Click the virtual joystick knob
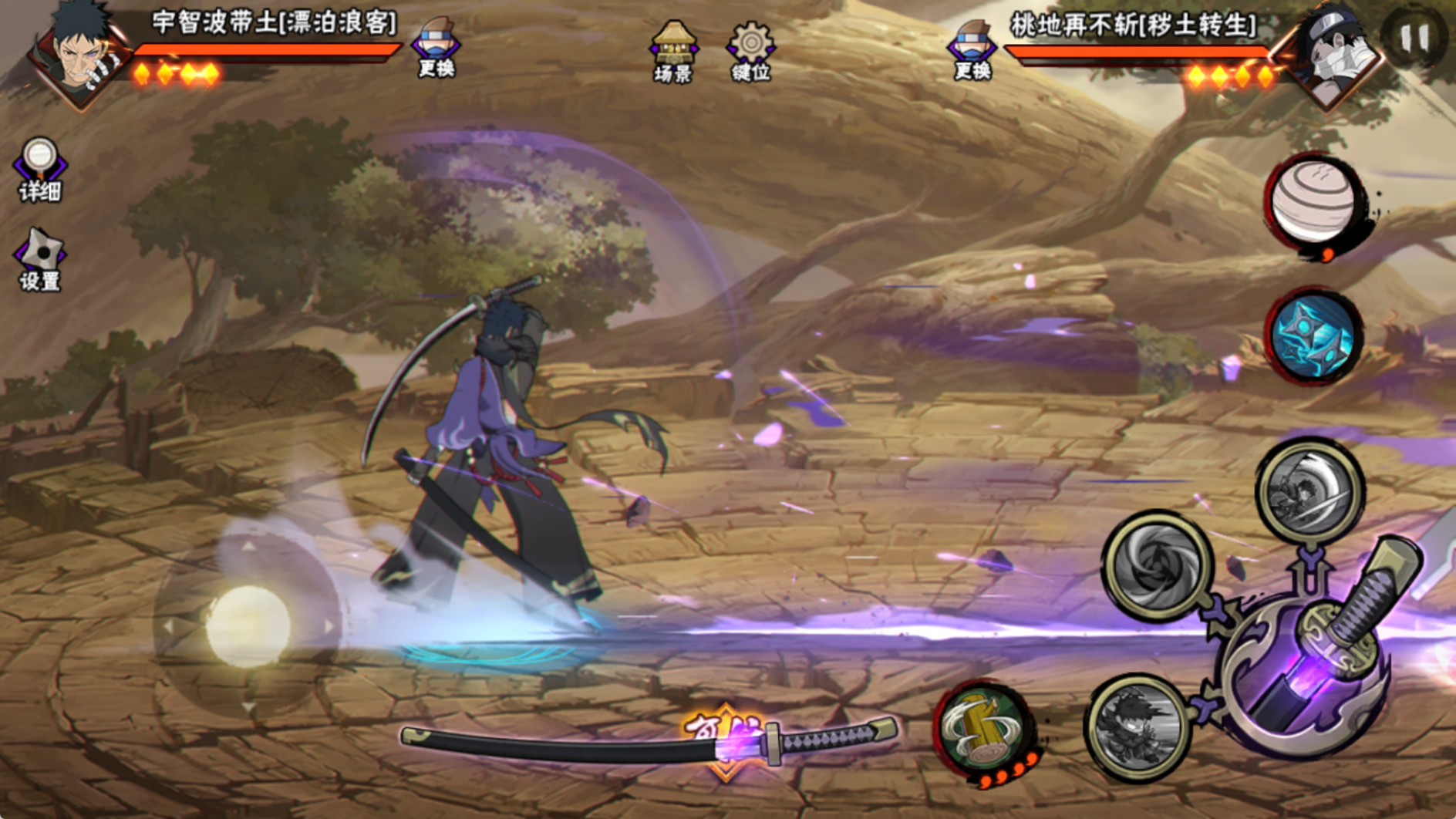The width and height of the screenshot is (1456, 819). point(248,626)
